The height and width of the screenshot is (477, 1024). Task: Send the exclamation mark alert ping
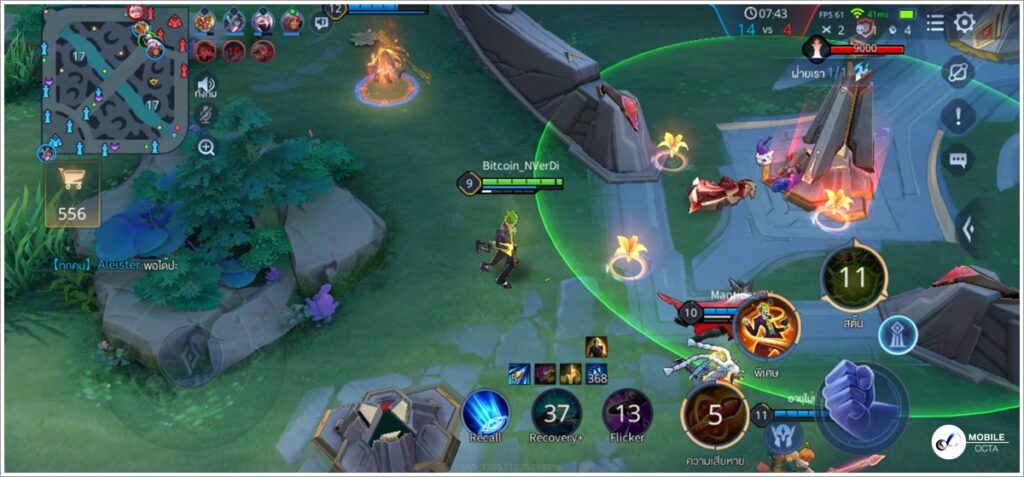(x=958, y=116)
